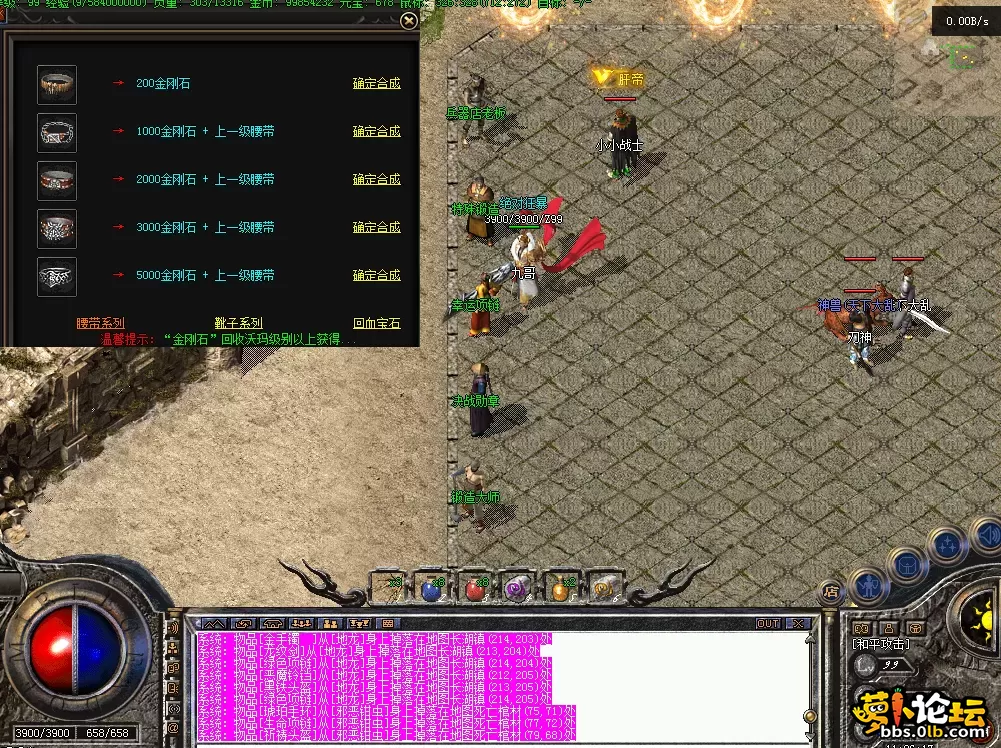Use the orange potion in the hotbar
The height and width of the screenshot is (748, 1001).
click(559, 589)
